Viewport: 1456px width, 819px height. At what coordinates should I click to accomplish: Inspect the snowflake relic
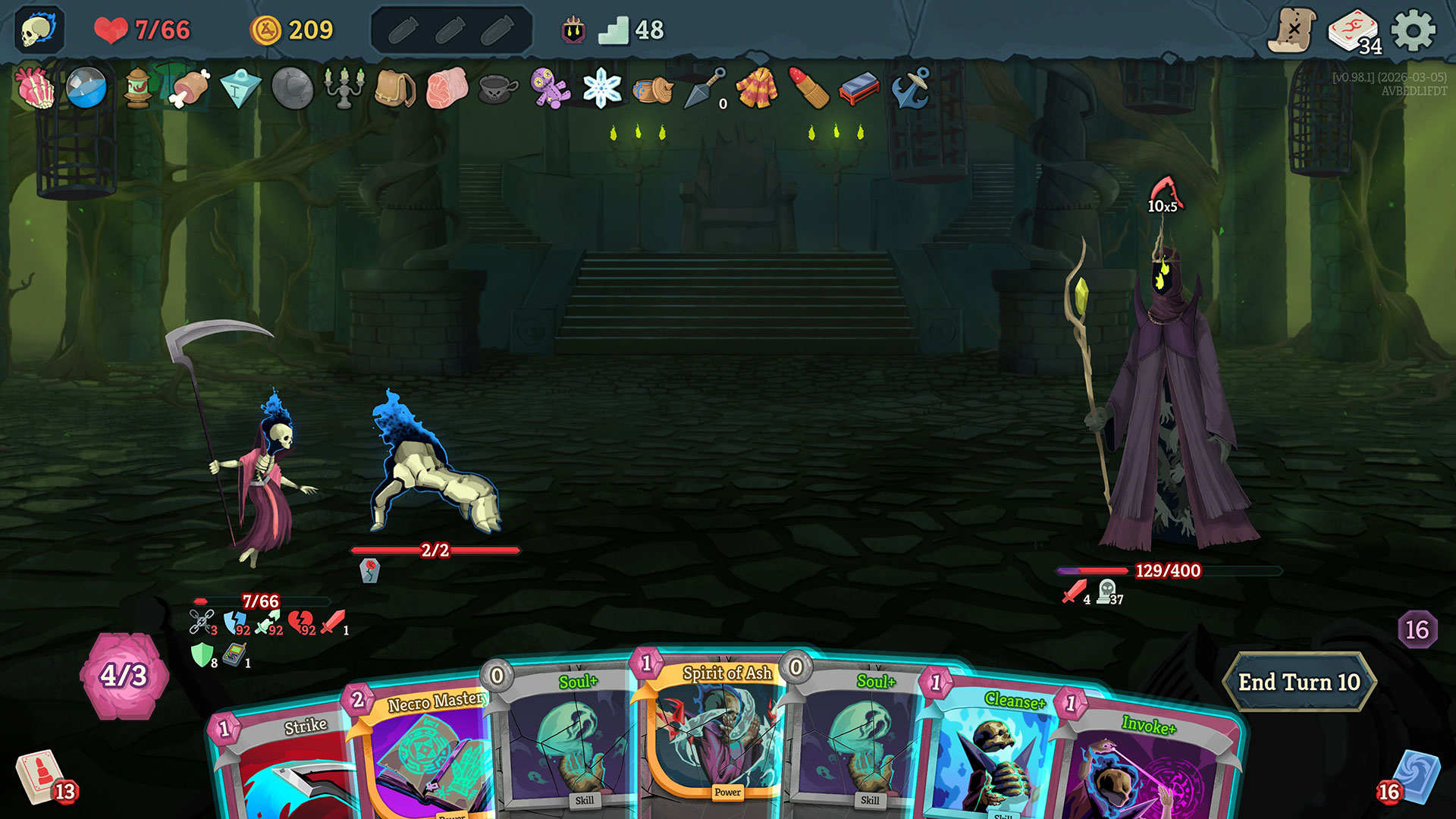tap(601, 88)
